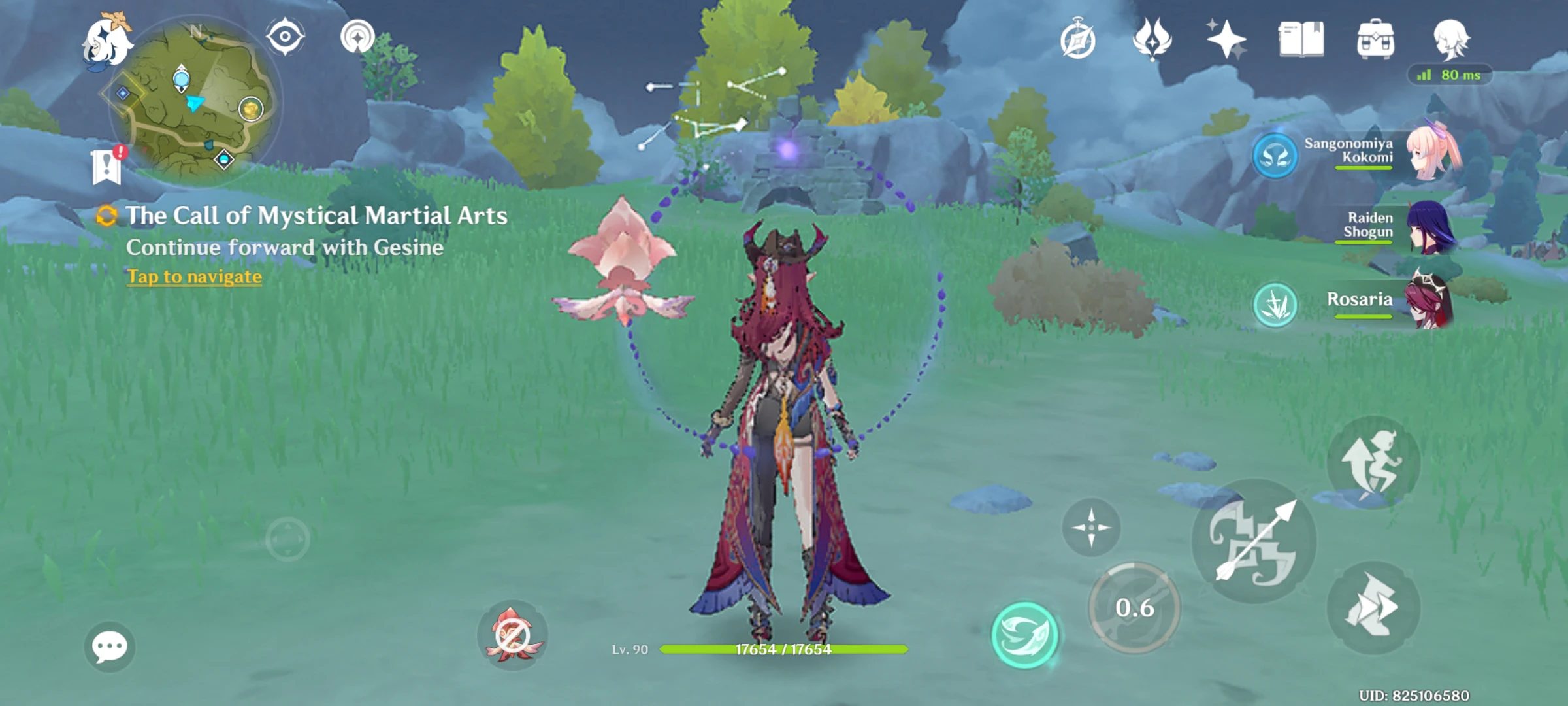
Task: Tap the Elemental Sight eye icon
Action: [x=285, y=37]
